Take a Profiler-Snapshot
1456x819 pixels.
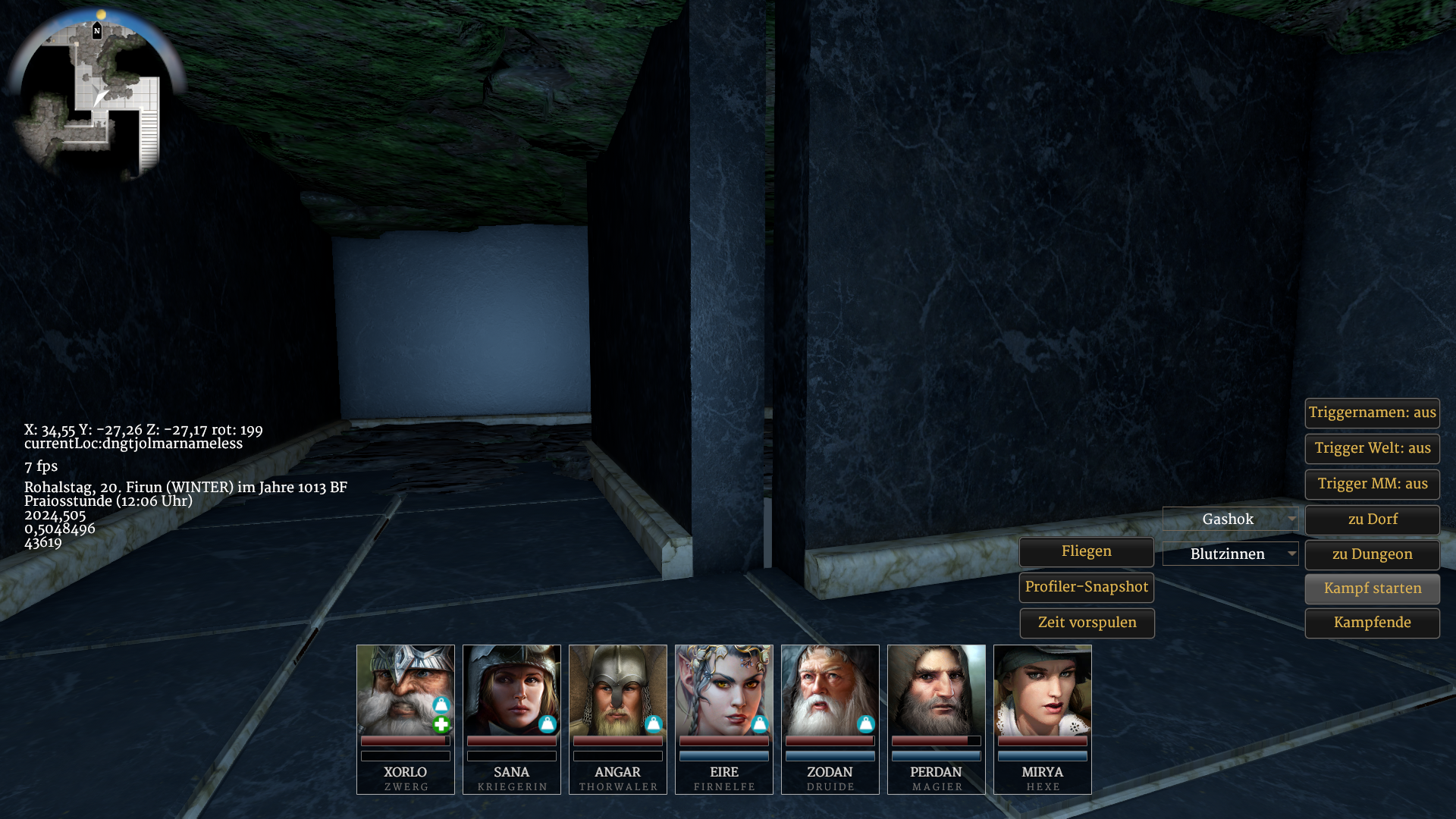1086,588
